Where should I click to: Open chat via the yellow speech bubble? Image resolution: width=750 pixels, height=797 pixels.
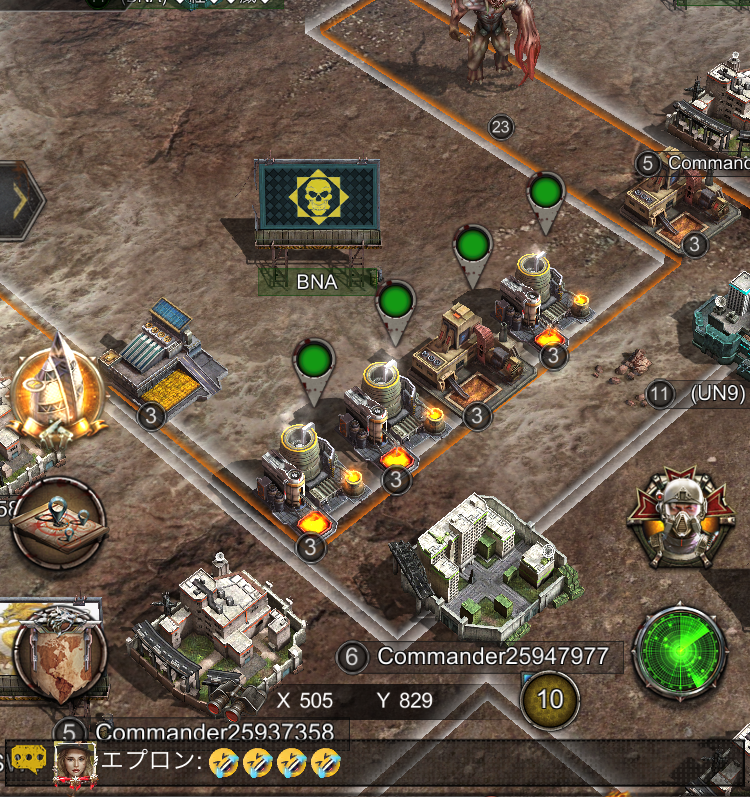point(30,762)
